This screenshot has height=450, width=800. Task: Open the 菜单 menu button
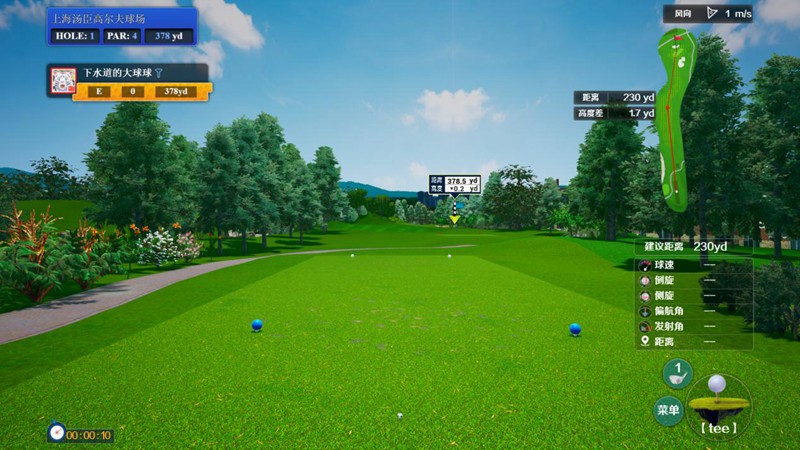coord(669,409)
